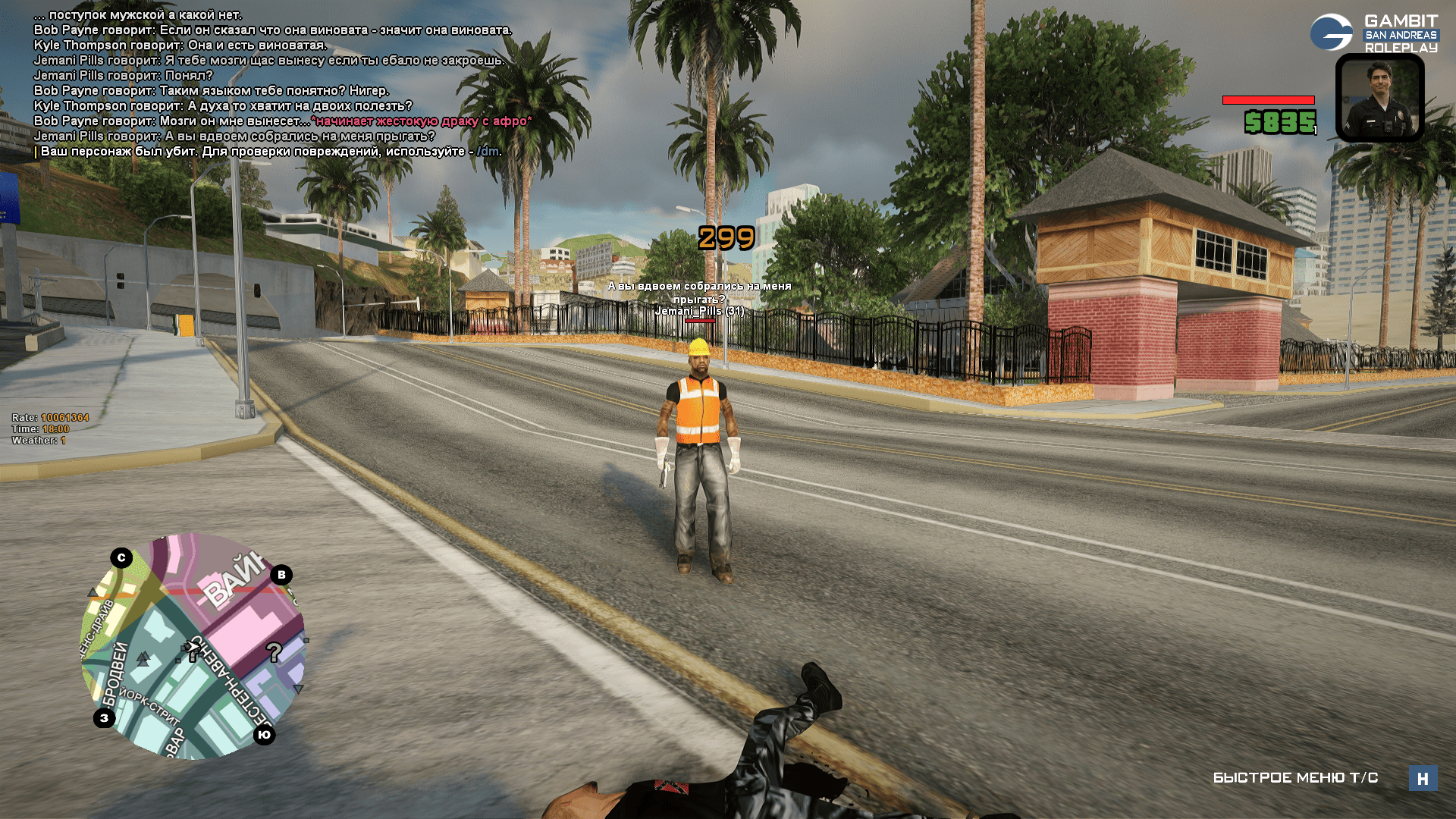Select the question mark marker on the minimap

[x=274, y=651]
